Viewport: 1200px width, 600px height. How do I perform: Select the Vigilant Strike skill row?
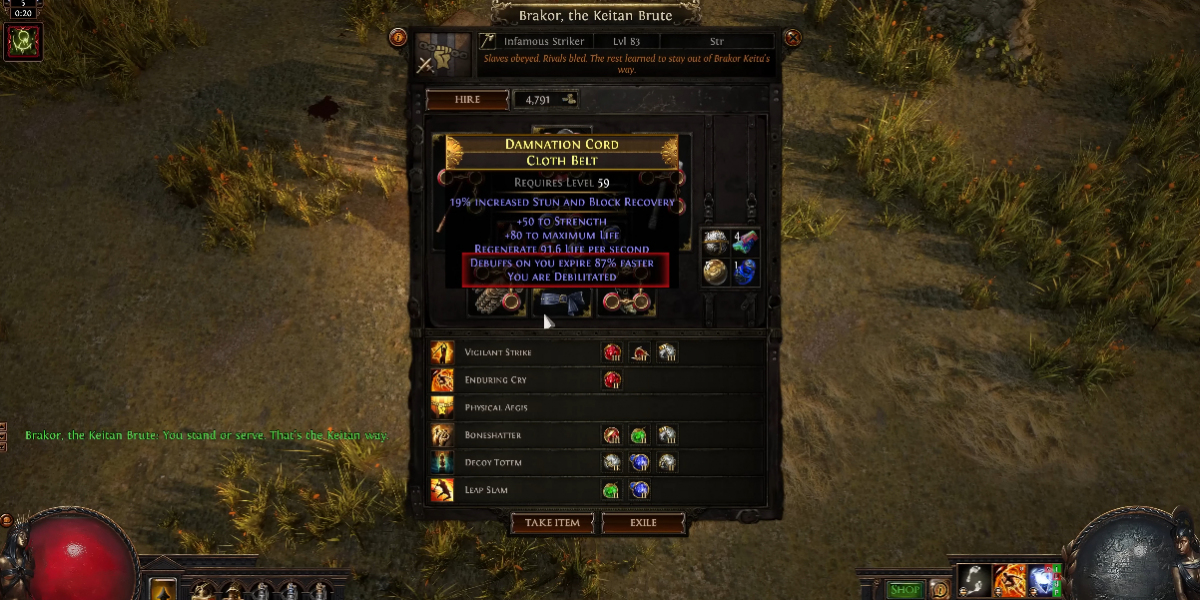[498, 352]
